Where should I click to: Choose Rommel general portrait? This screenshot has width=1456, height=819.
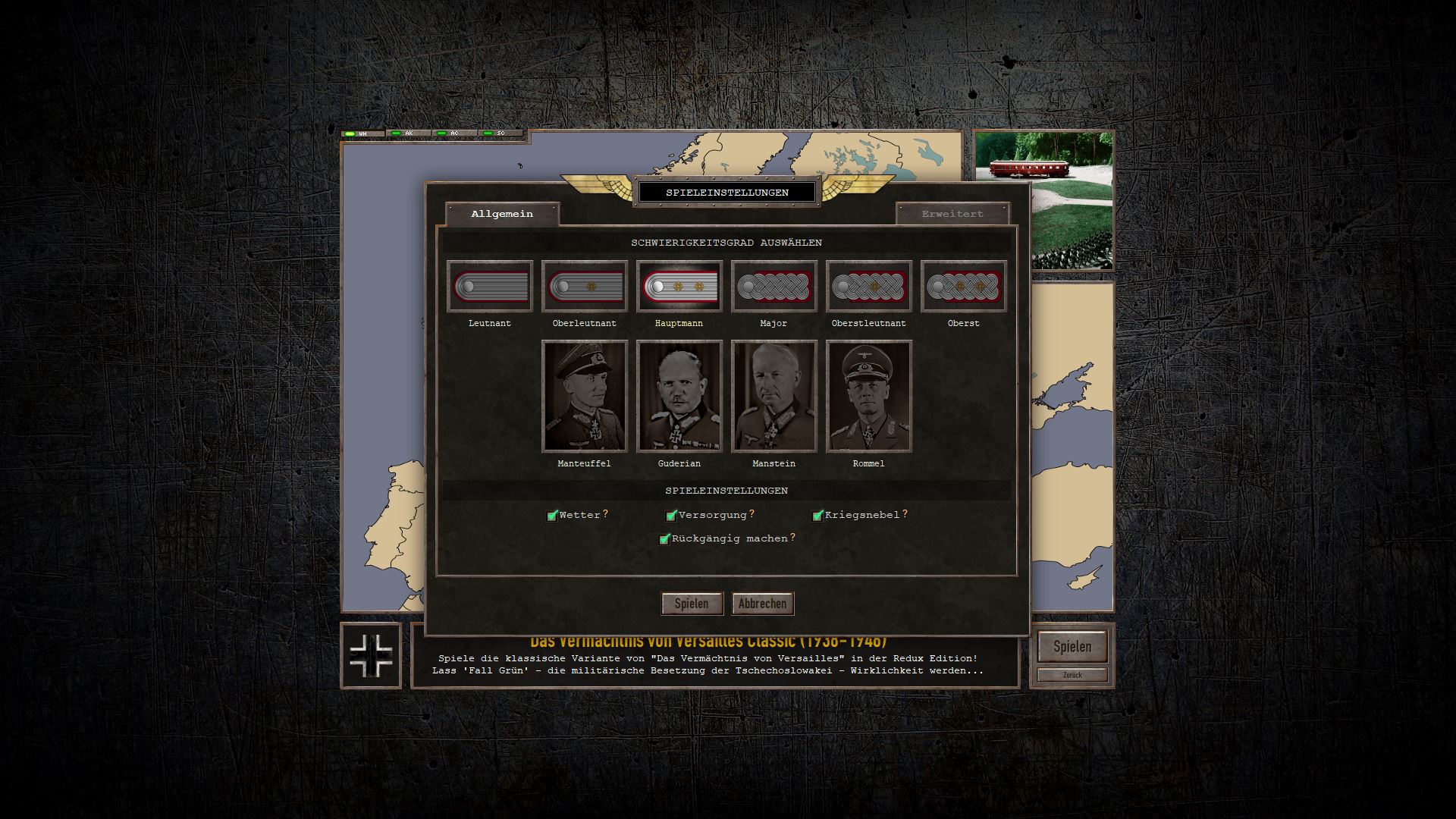tap(869, 396)
